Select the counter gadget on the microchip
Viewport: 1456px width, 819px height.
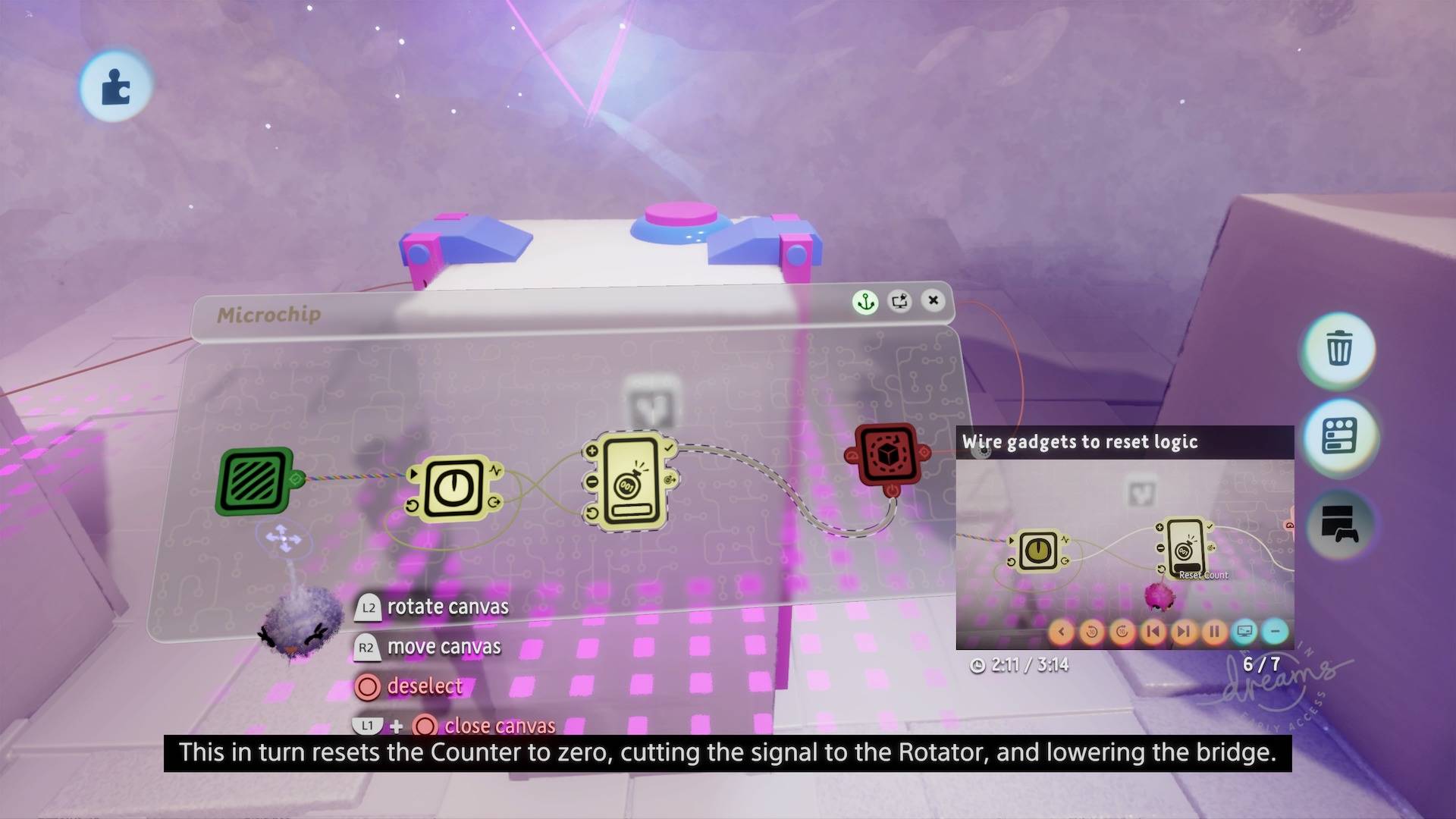tap(629, 482)
